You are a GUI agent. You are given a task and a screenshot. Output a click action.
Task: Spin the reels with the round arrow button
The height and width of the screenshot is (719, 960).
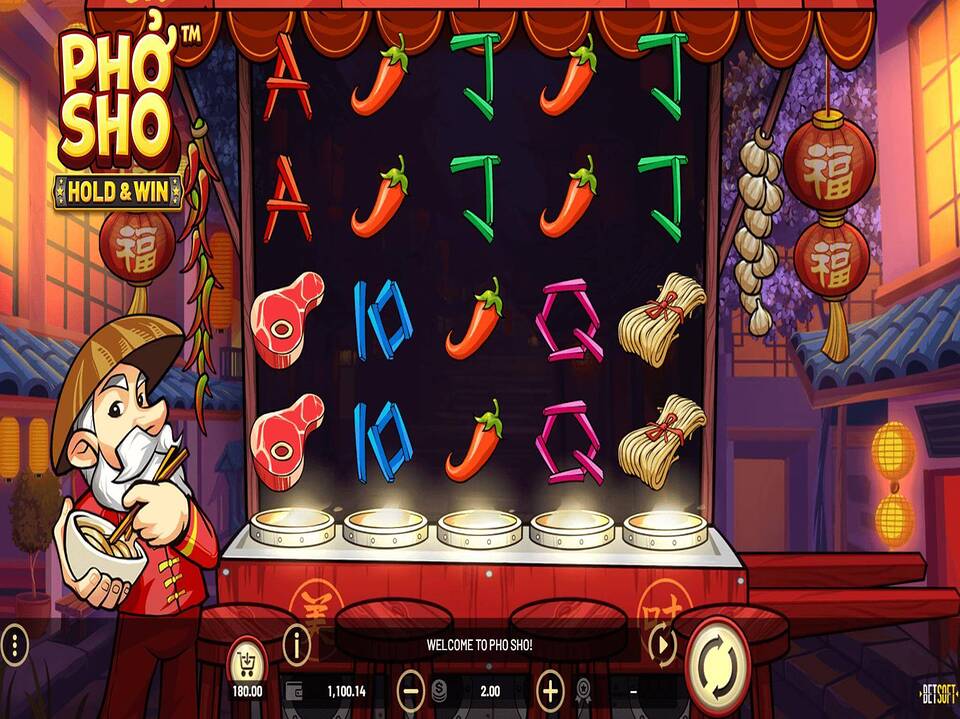pyautogui.click(x=720, y=662)
